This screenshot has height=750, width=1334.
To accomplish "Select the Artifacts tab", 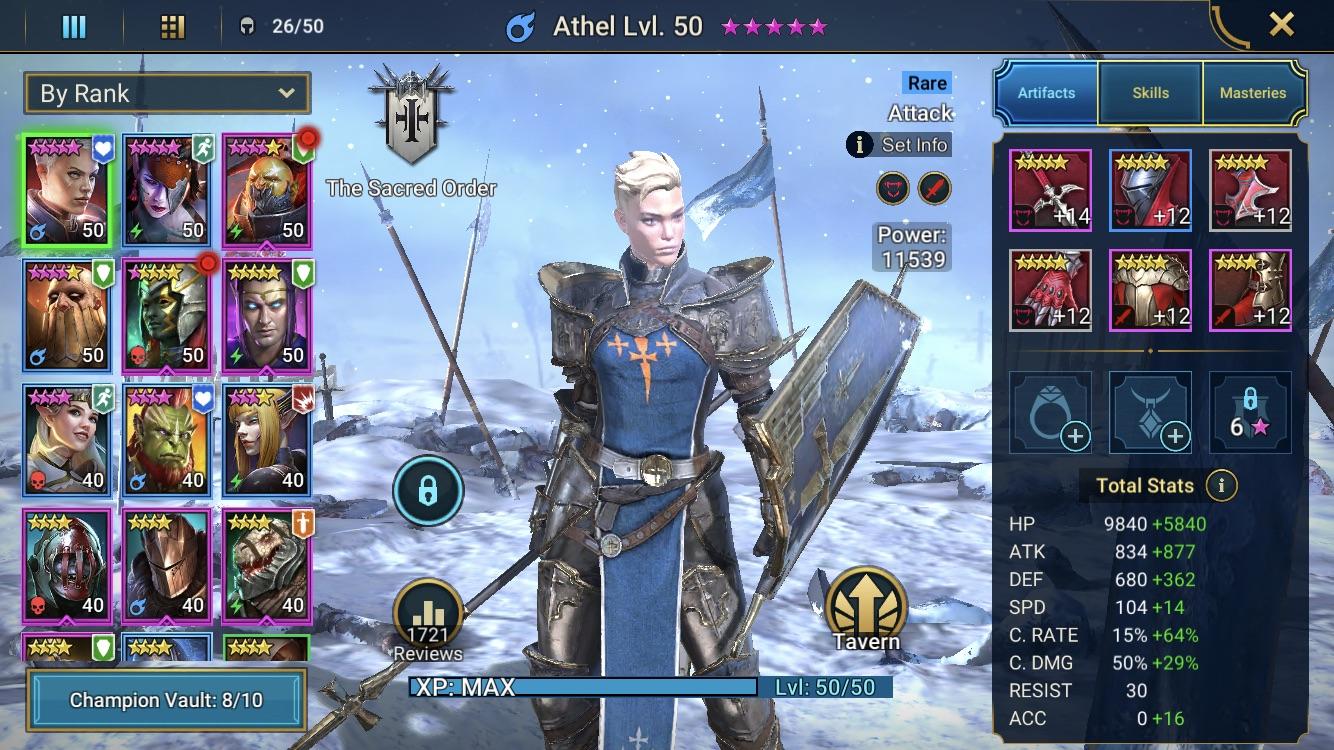I will click(x=1046, y=93).
